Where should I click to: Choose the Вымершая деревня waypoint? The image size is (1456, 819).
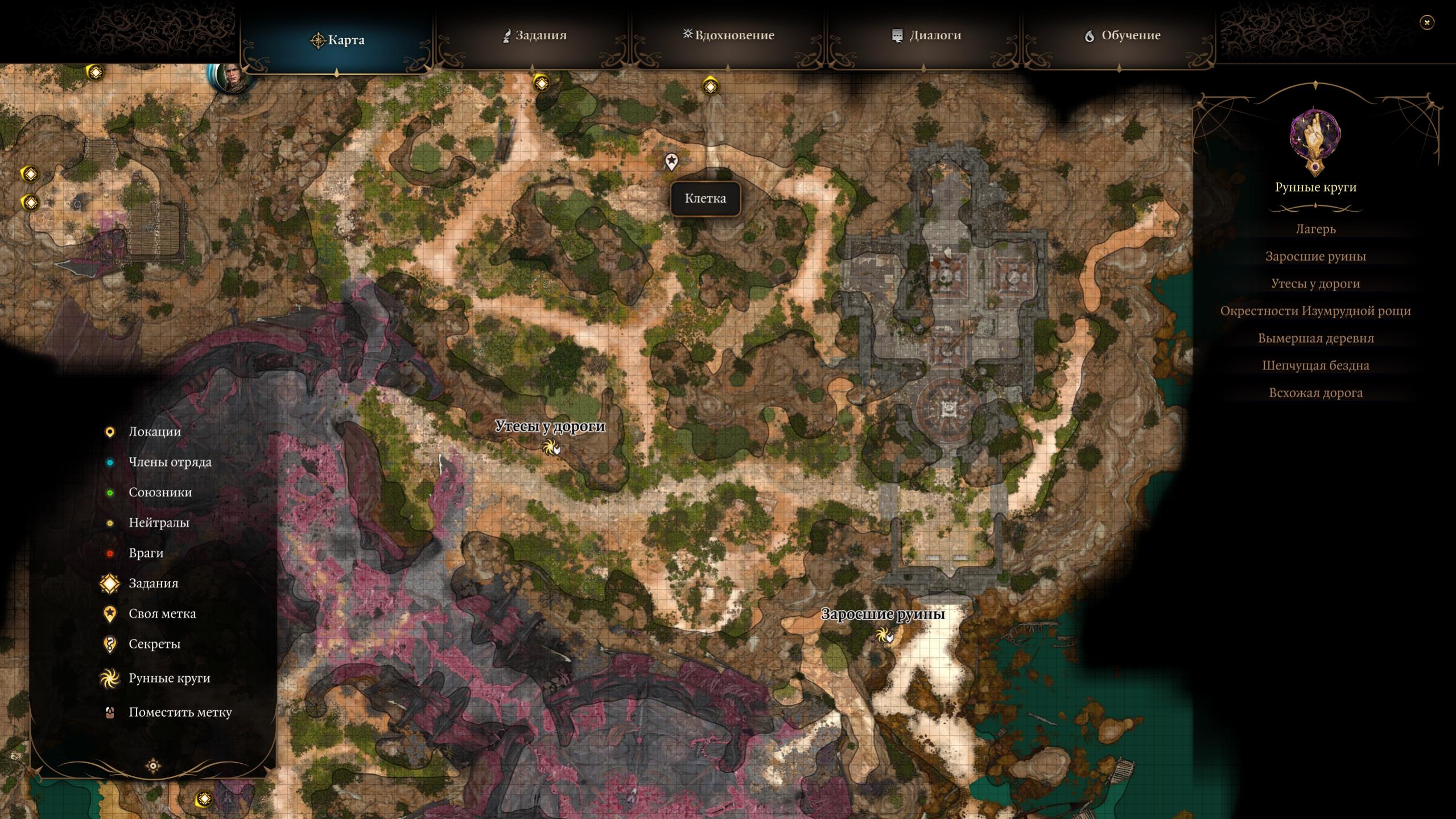point(1315,338)
